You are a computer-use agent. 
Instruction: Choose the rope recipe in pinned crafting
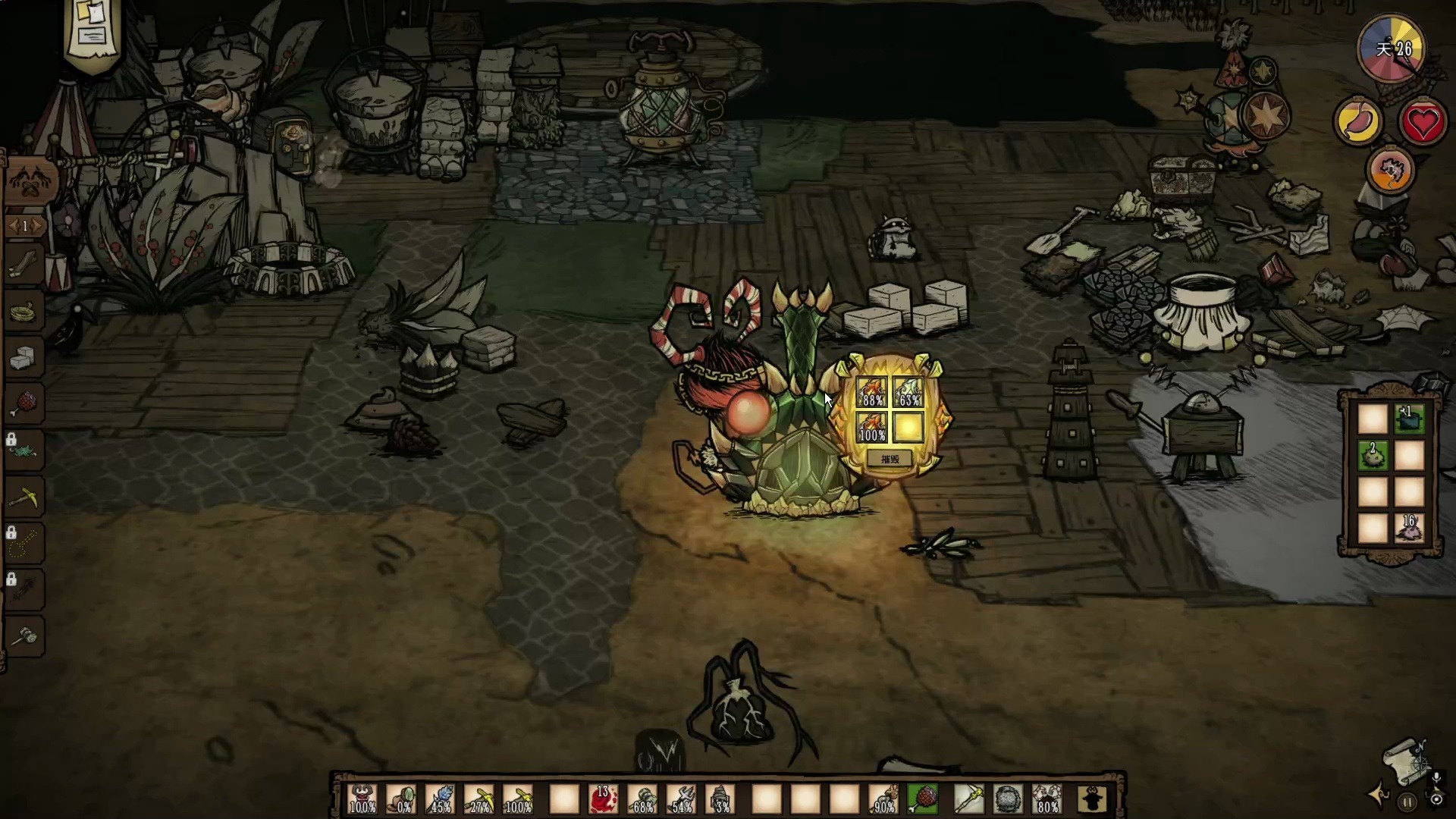tap(24, 311)
